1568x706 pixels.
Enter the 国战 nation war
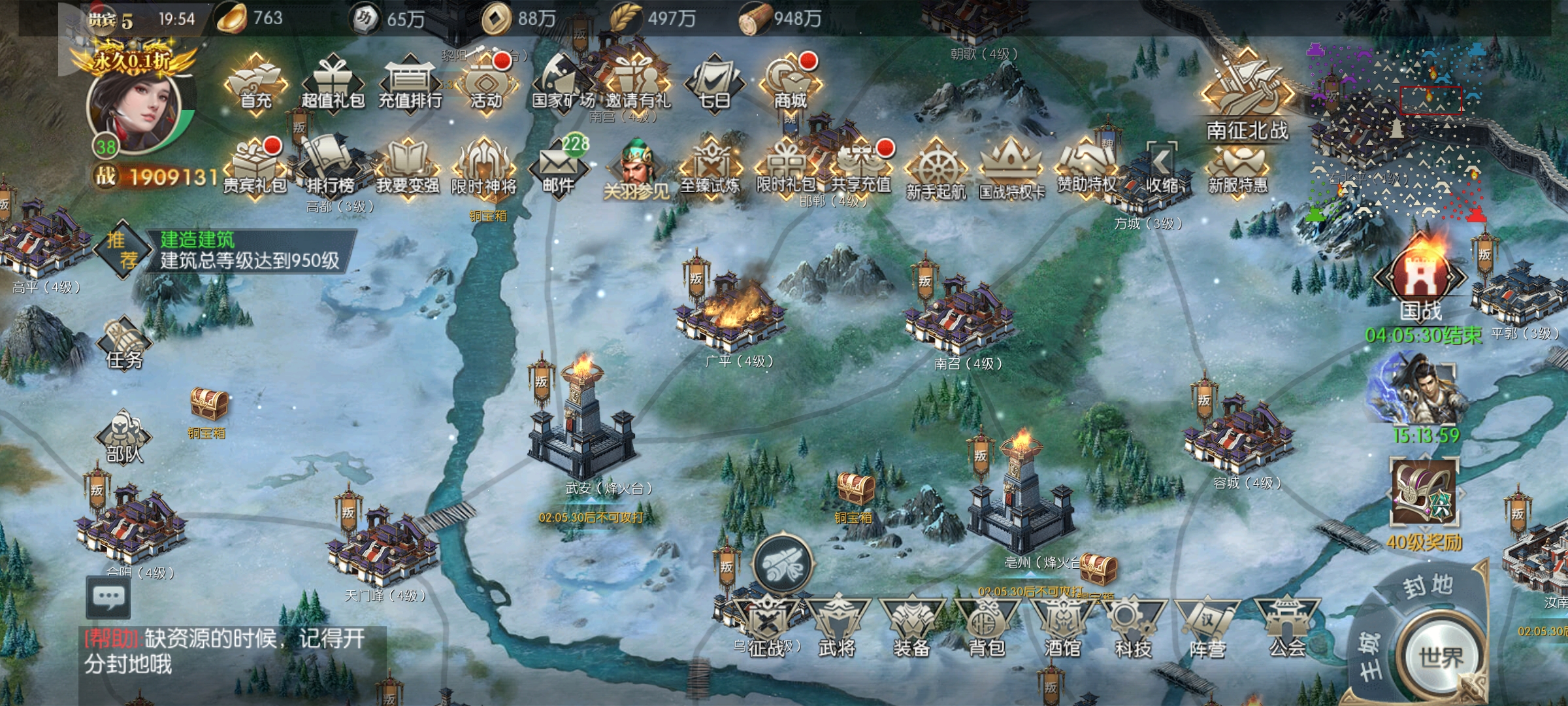1420,281
